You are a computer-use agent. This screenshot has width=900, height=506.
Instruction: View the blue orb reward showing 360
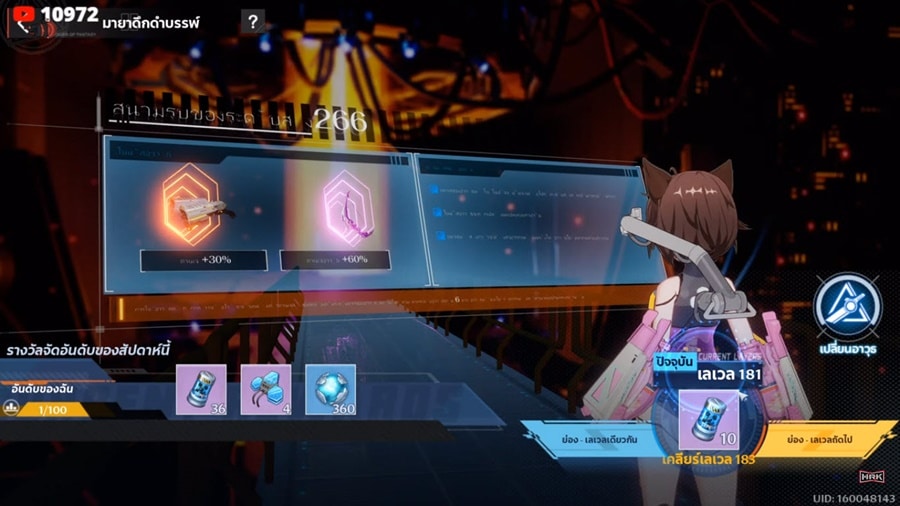(x=329, y=389)
